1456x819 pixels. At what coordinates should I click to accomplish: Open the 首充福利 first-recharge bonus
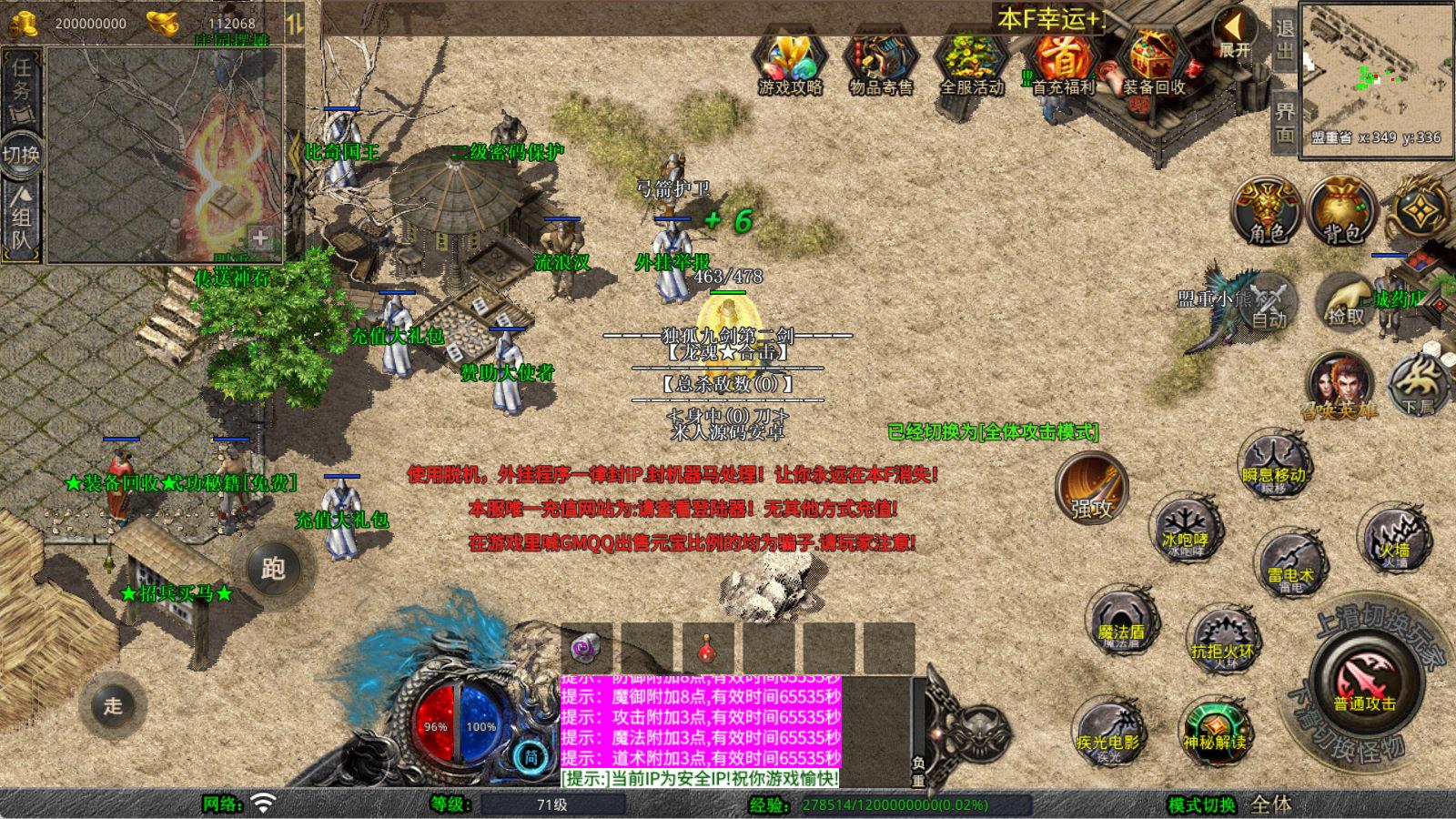(1061, 62)
